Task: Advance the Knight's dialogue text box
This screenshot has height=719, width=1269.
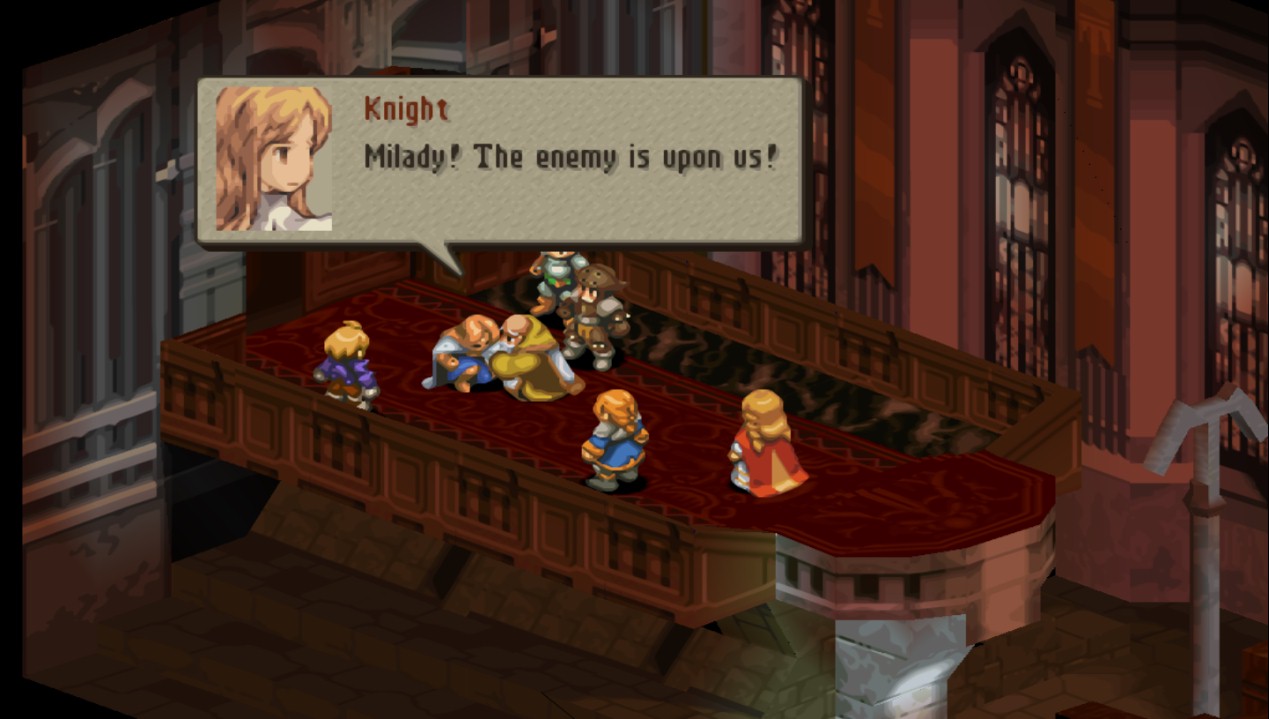Action: pos(570,160)
